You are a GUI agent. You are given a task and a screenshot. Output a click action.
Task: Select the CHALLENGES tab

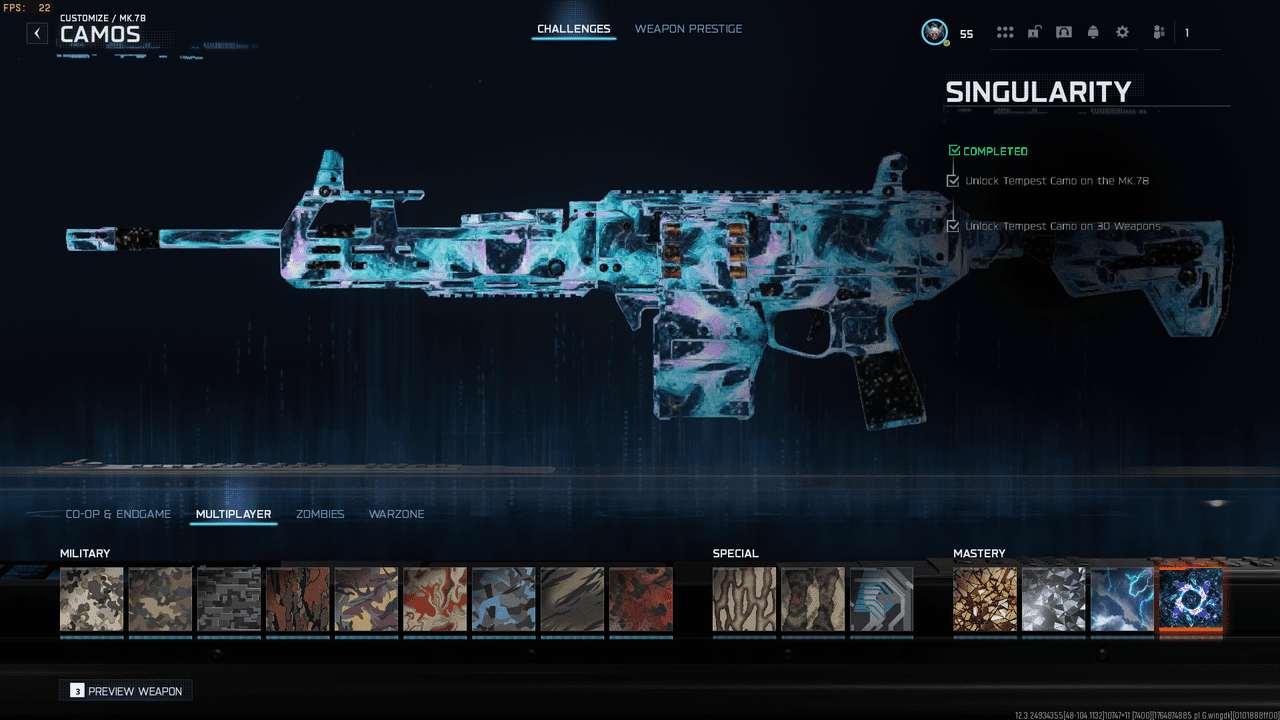point(573,29)
